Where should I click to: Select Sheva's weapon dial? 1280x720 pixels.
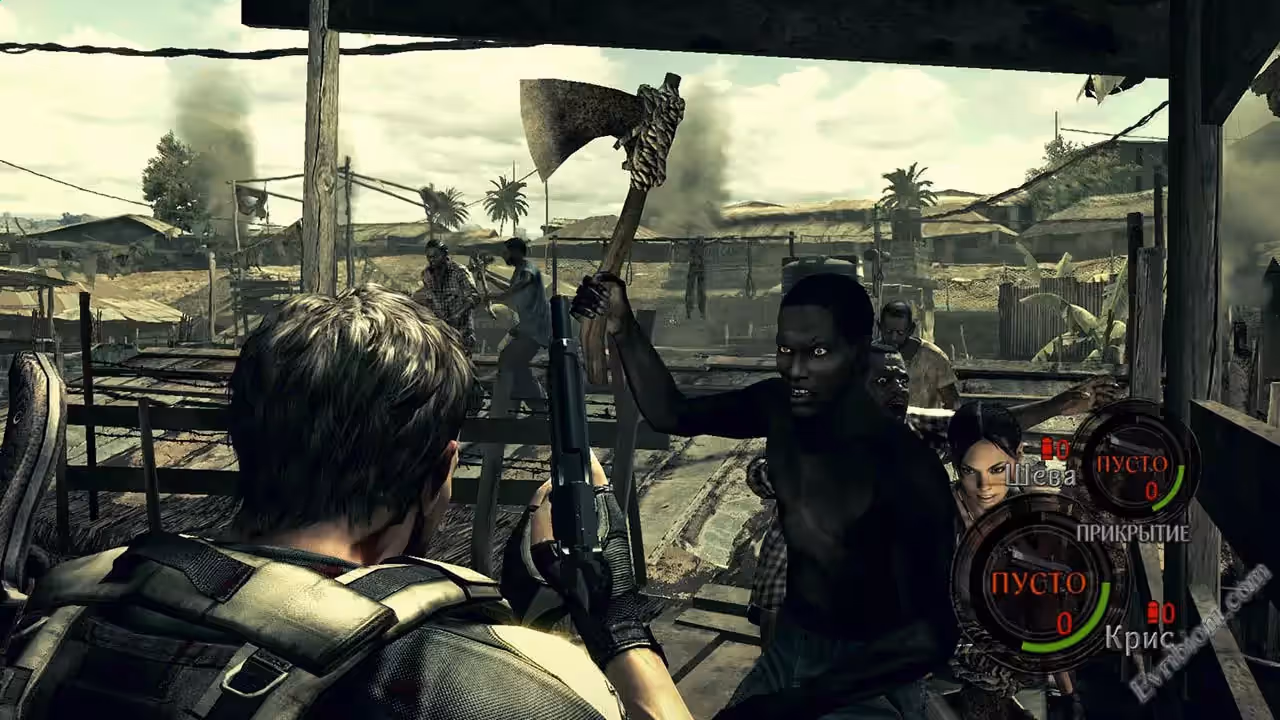coord(1135,463)
